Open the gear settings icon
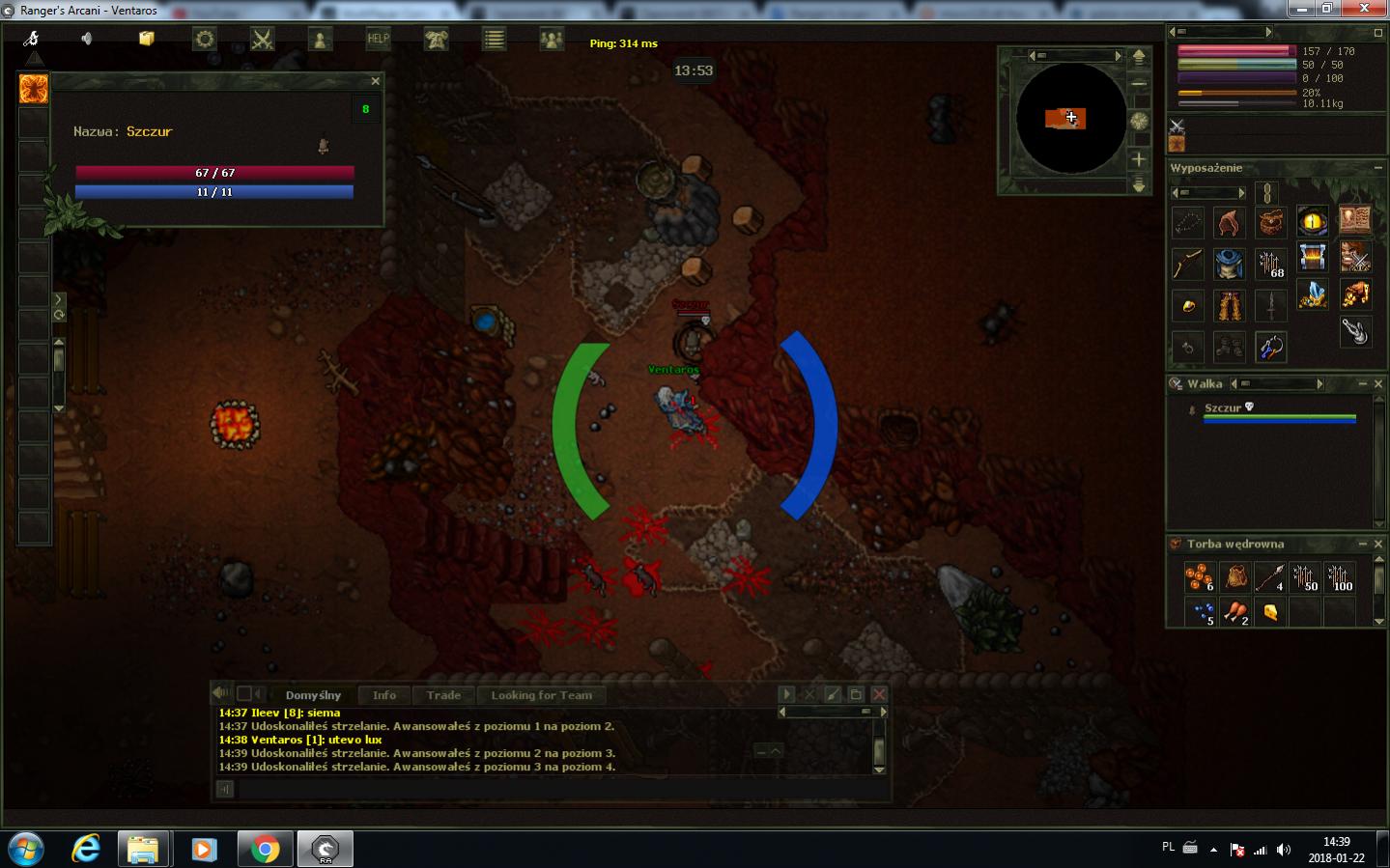Image resolution: width=1390 pixels, height=868 pixels. [x=205, y=40]
